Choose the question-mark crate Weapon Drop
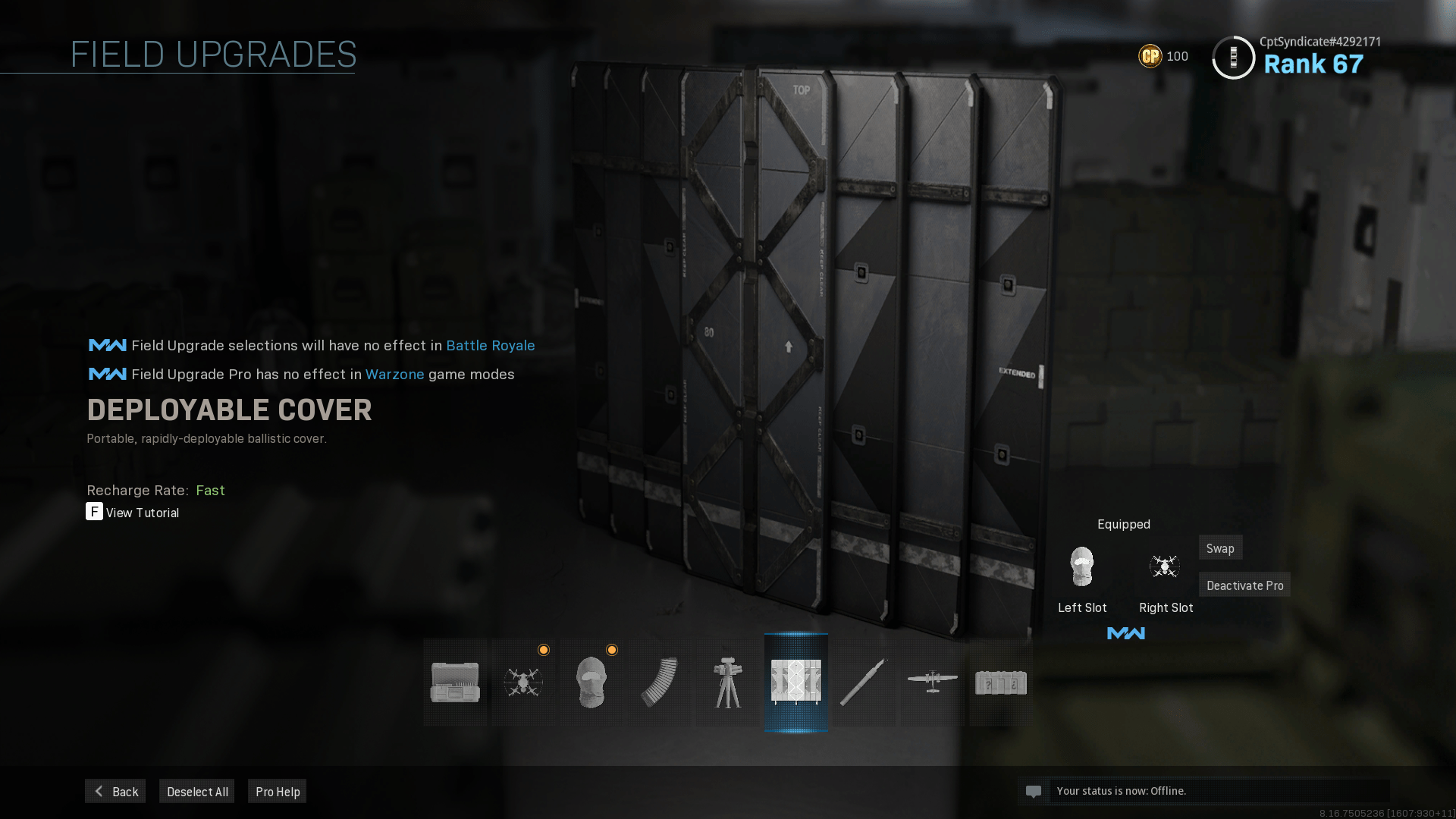The width and height of the screenshot is (1456, 819). (x=1001, y=682)
